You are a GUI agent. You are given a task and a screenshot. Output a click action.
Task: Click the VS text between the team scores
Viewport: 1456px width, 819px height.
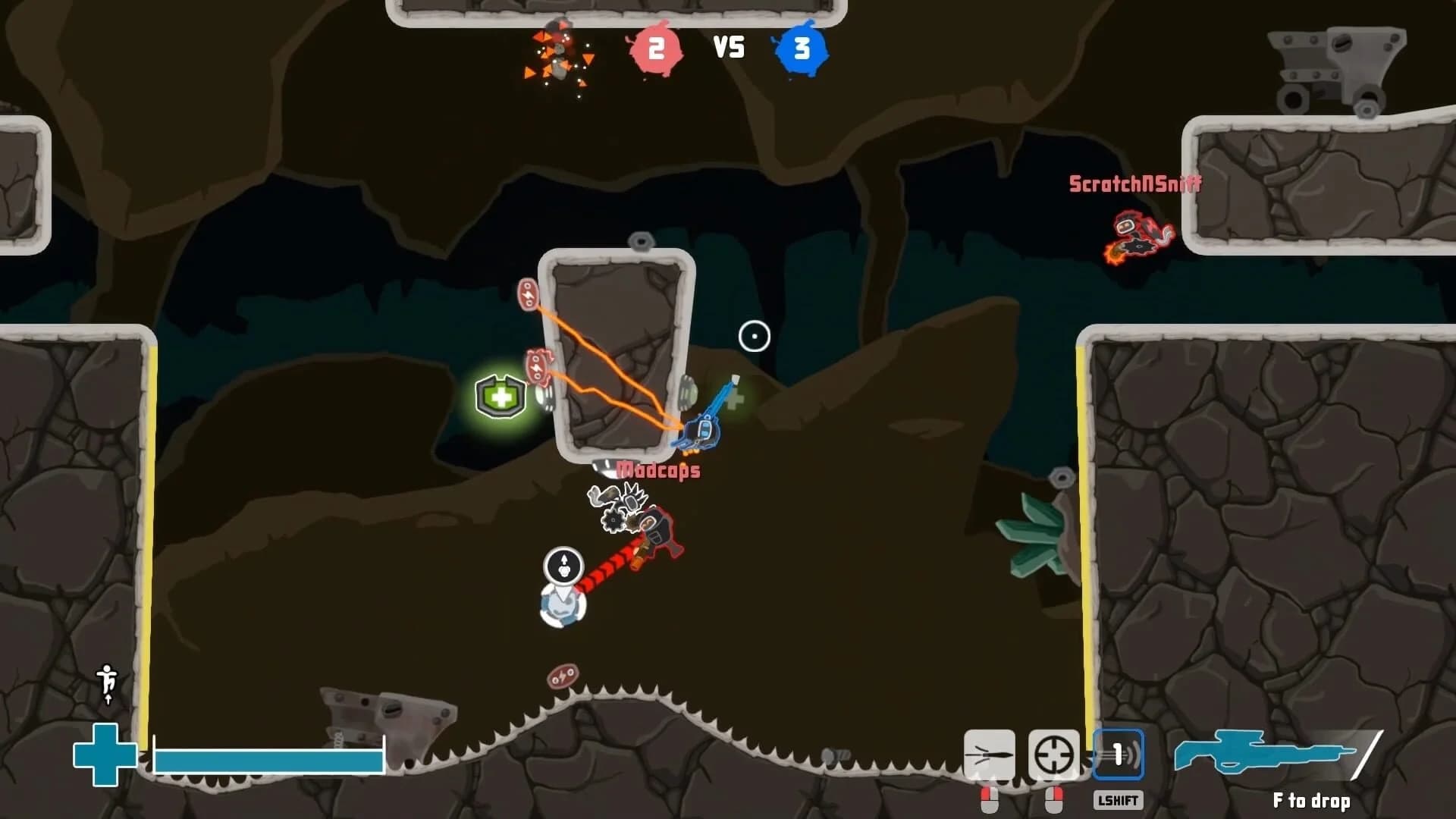coord(730,48)
